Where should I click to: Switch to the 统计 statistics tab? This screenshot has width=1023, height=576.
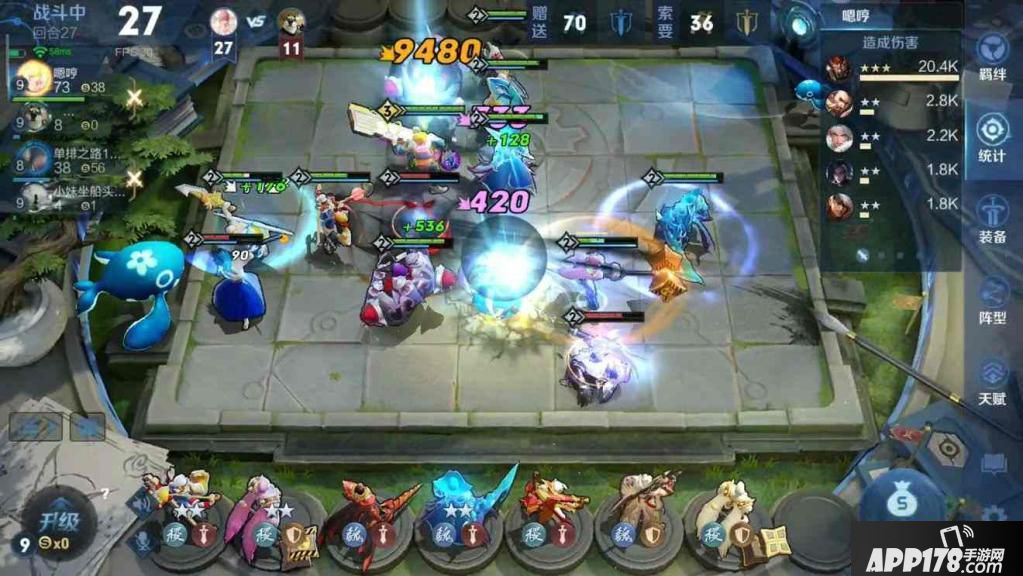click(x=992, y=138)
